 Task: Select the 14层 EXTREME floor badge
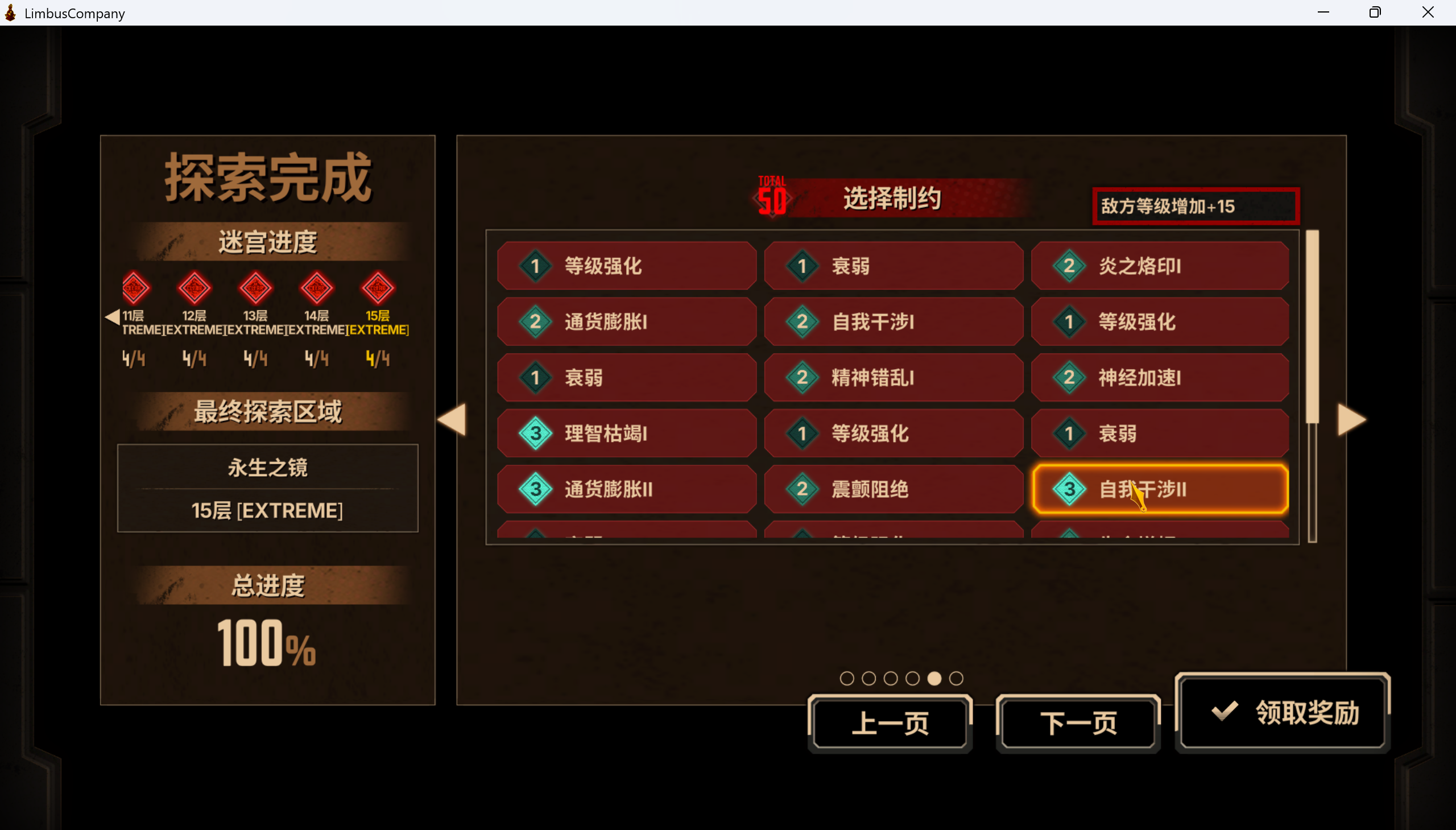[x=317, y=290]
